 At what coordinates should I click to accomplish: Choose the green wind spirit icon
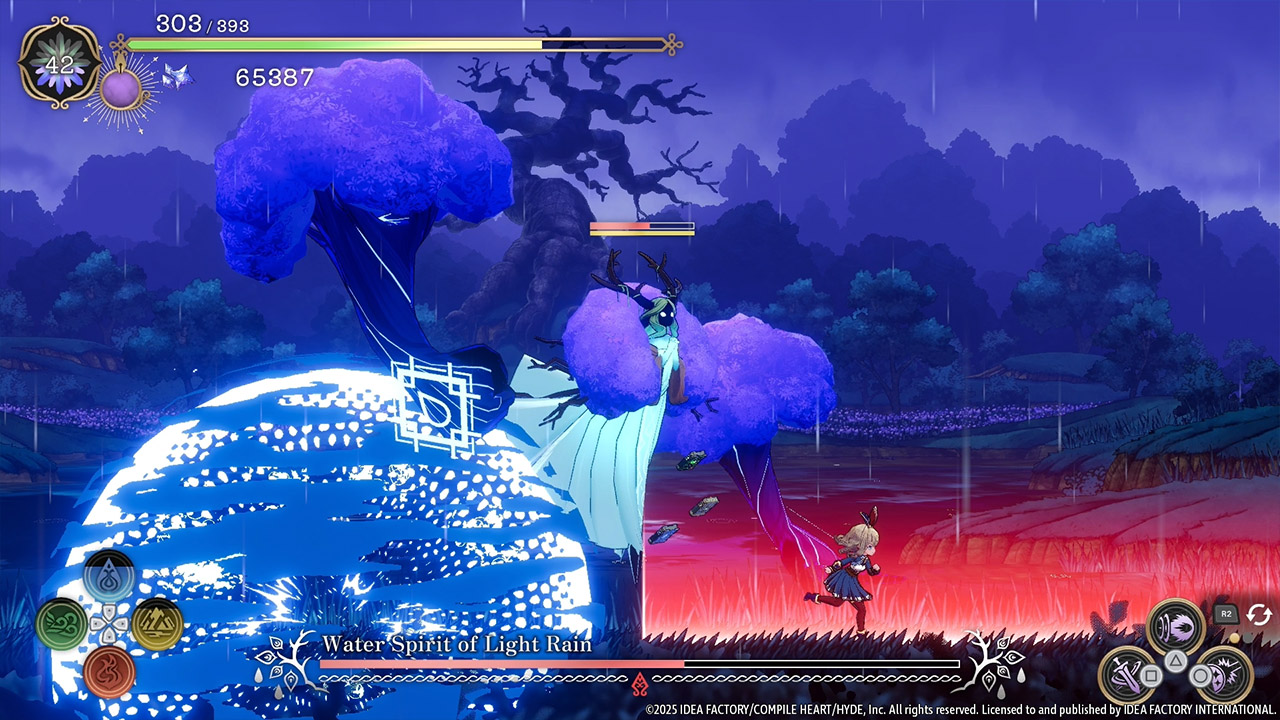click(61, 624)
